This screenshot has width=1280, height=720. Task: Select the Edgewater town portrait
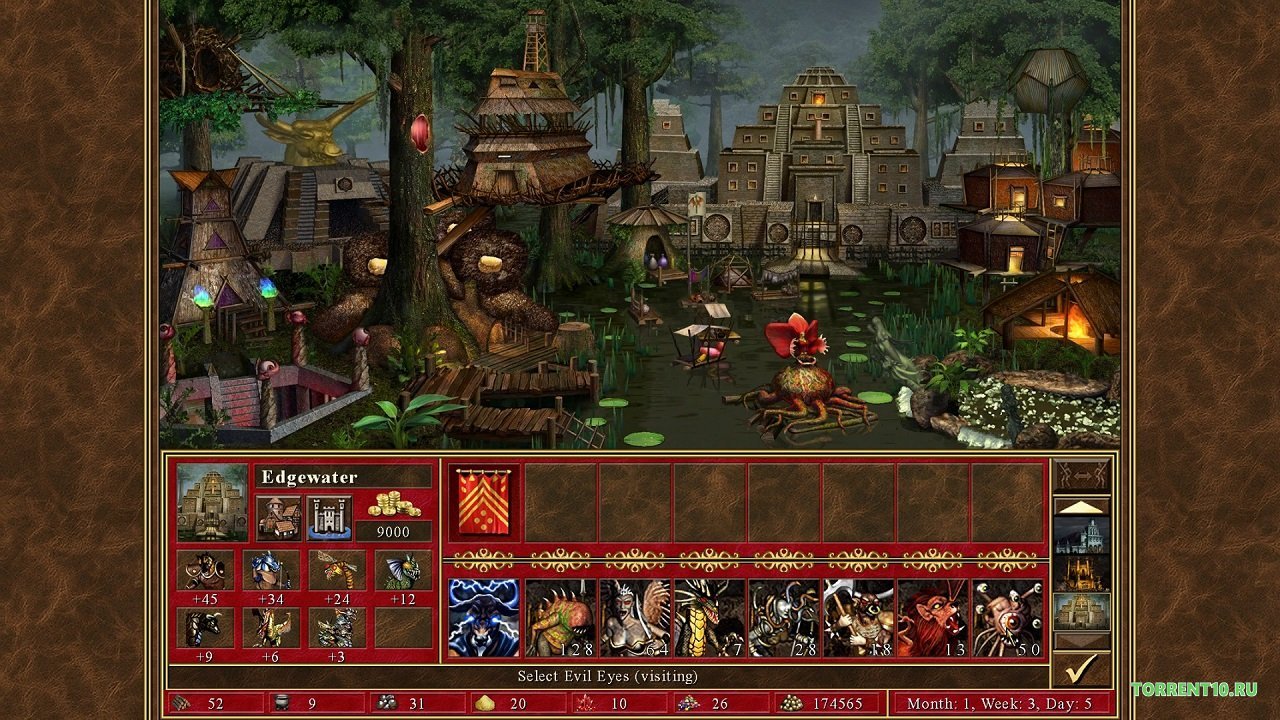(212, 502)
